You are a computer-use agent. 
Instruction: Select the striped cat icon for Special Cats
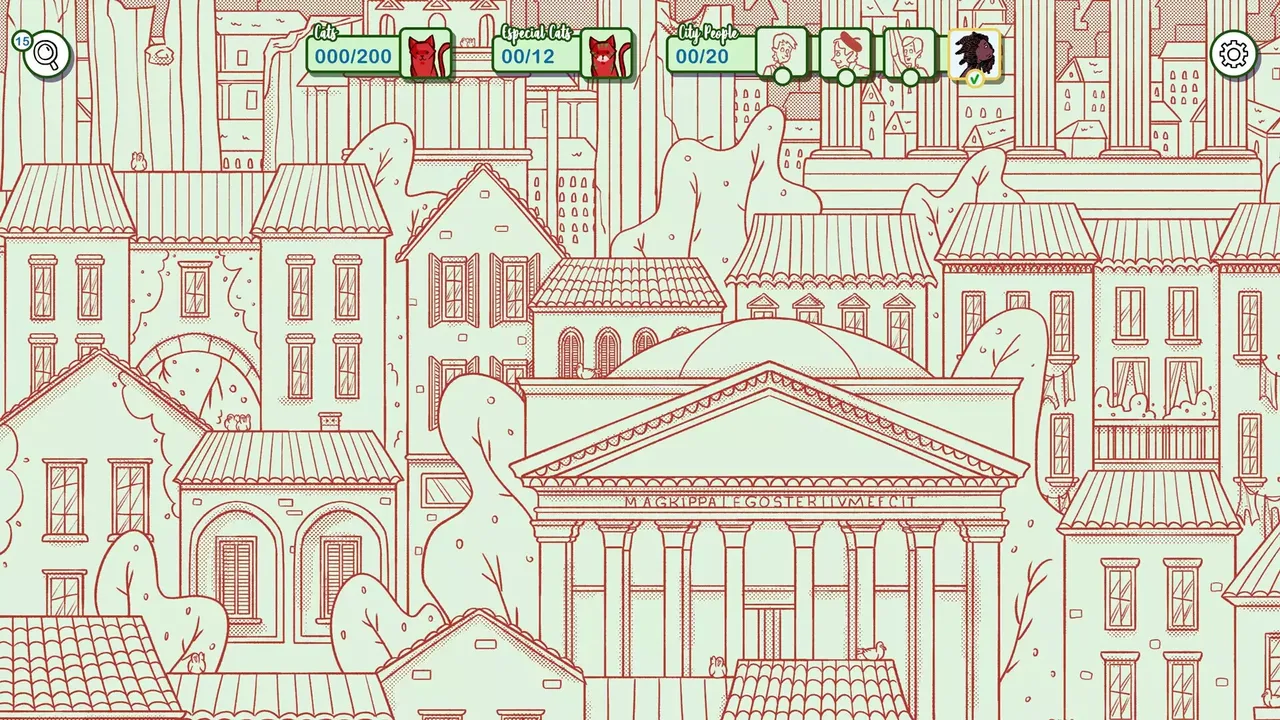pyautogui.click(x=607, y=55)
